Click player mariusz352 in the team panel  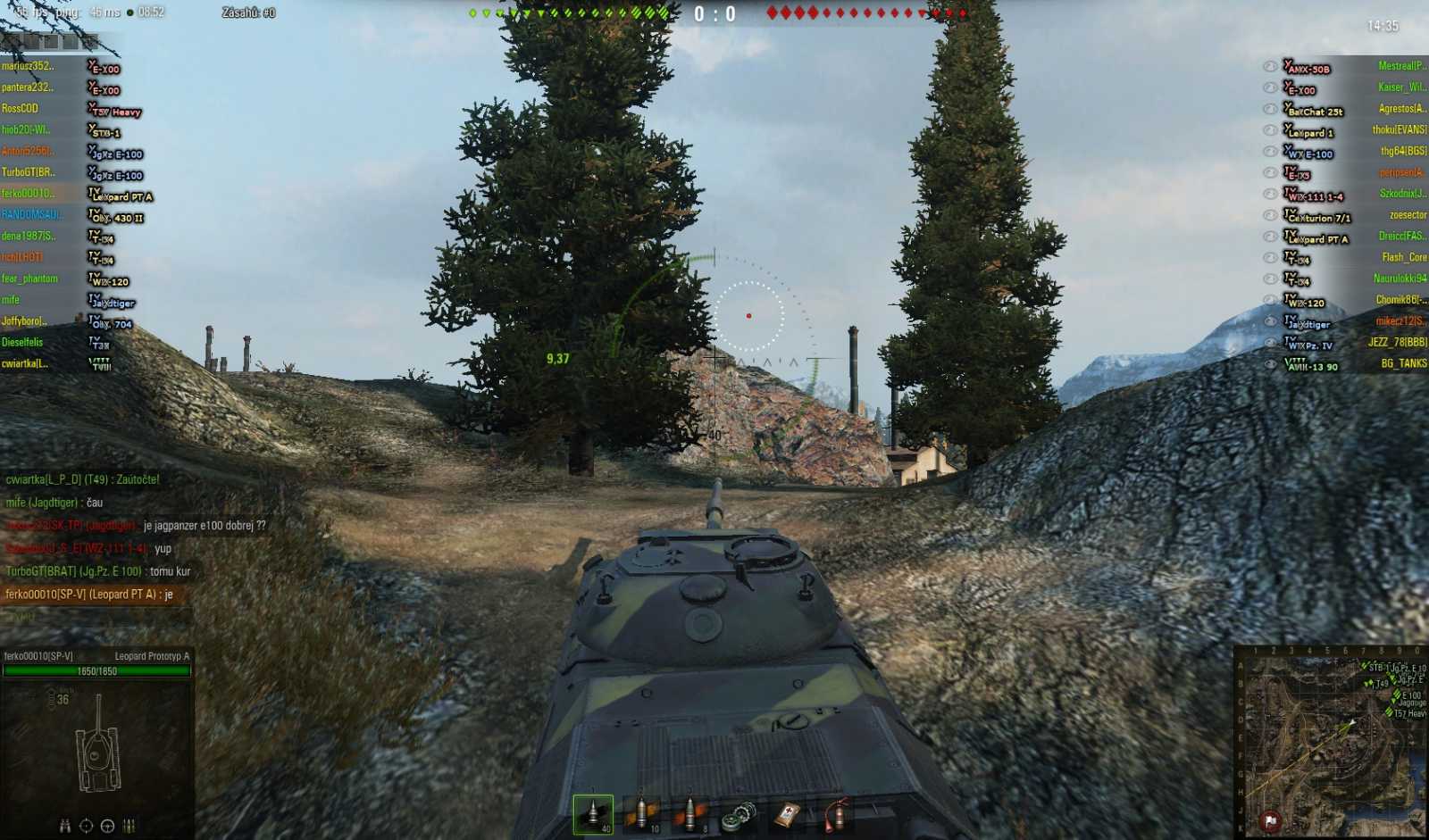coord(31,68)
